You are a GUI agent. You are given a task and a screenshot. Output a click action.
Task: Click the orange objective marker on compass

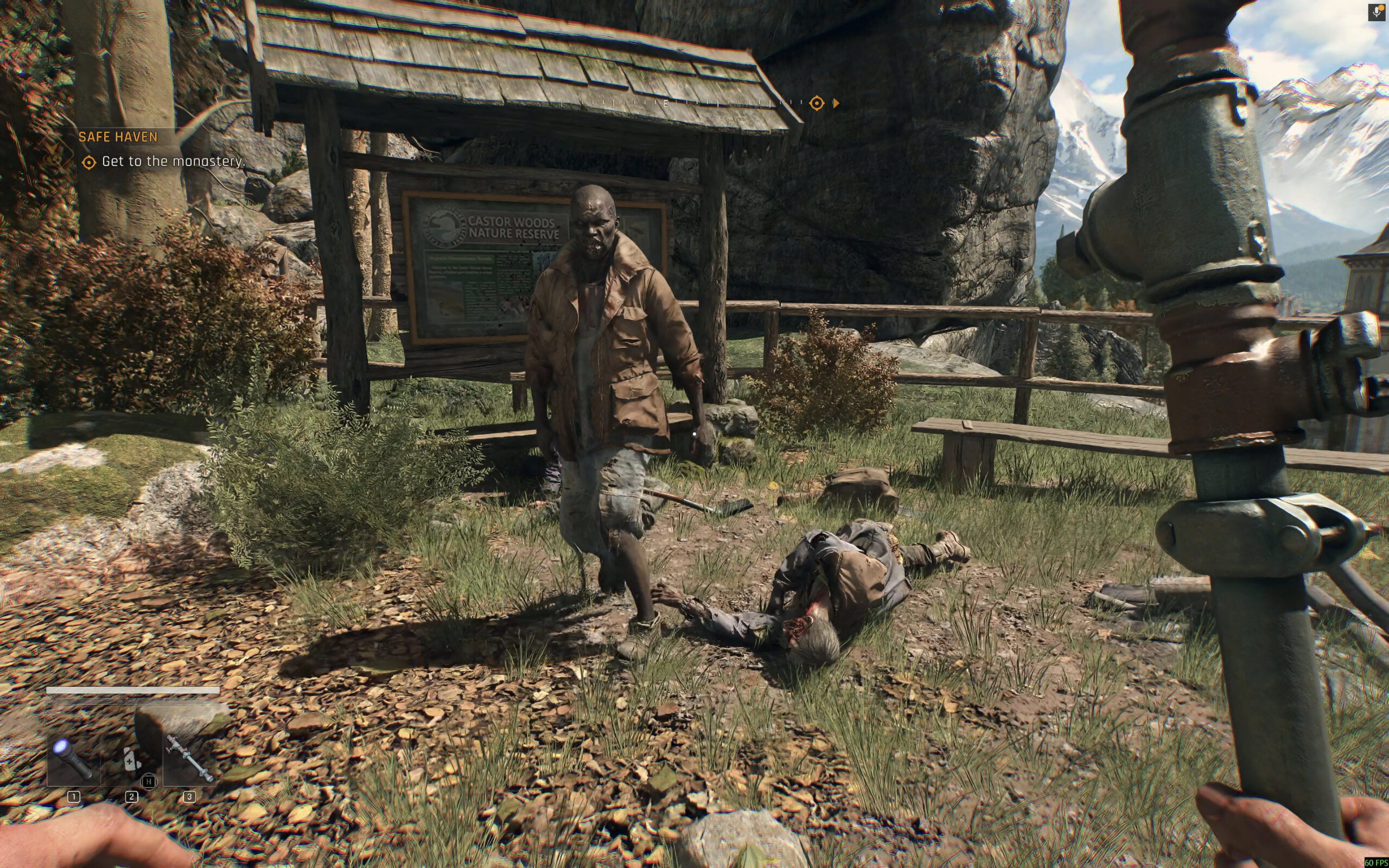point(816,103)
